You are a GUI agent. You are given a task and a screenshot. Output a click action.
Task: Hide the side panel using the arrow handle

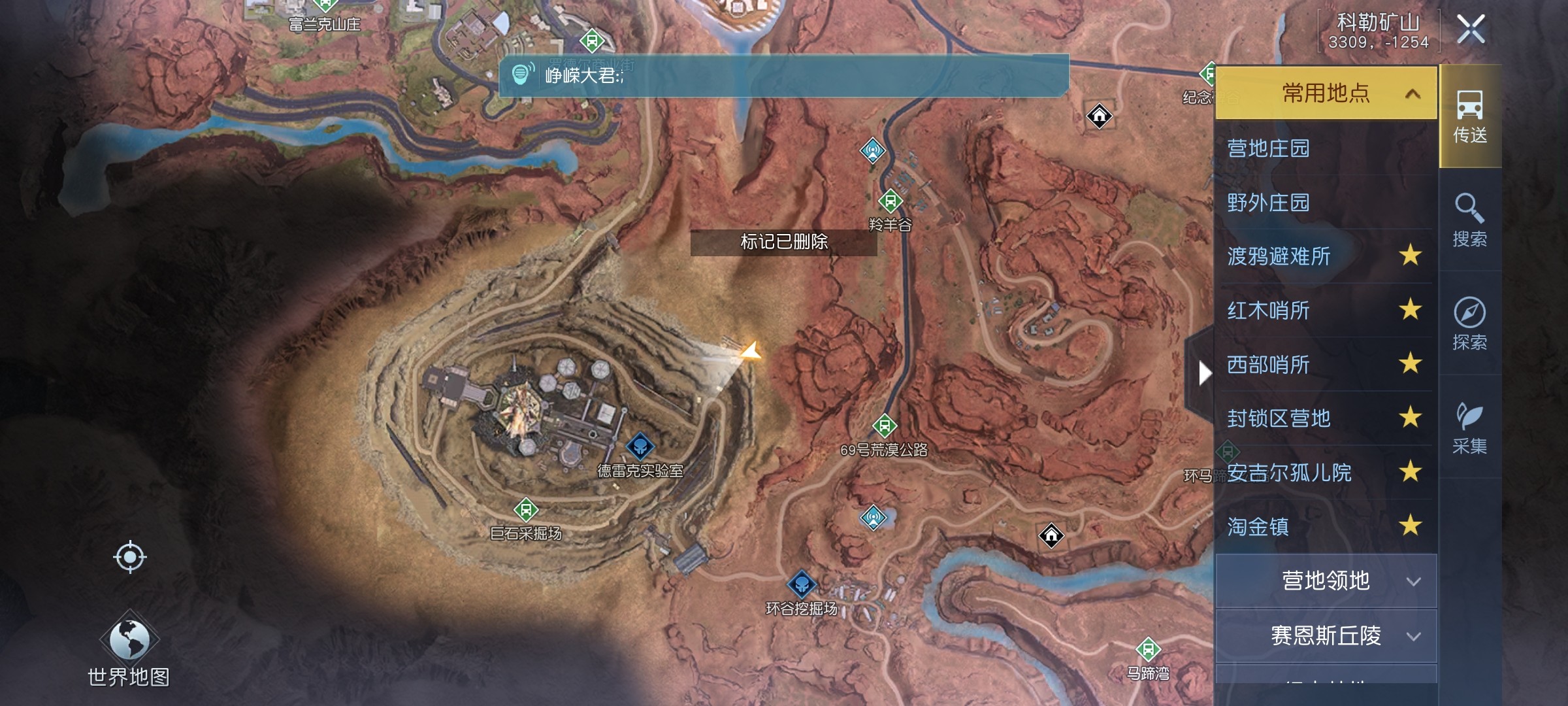click(x=1202, y=373)
